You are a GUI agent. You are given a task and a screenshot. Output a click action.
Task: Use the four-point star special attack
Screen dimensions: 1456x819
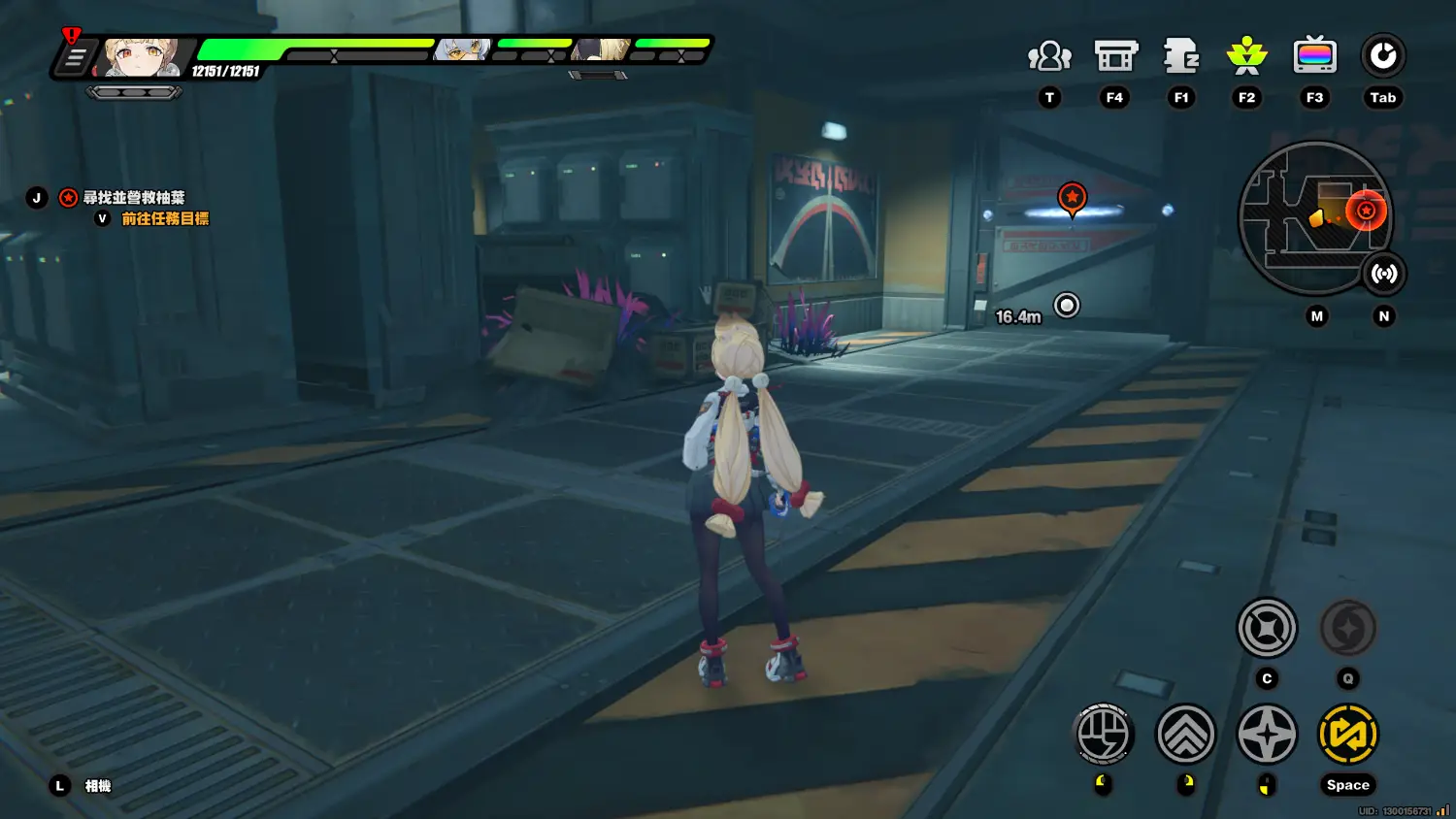tap(1267, 735)
